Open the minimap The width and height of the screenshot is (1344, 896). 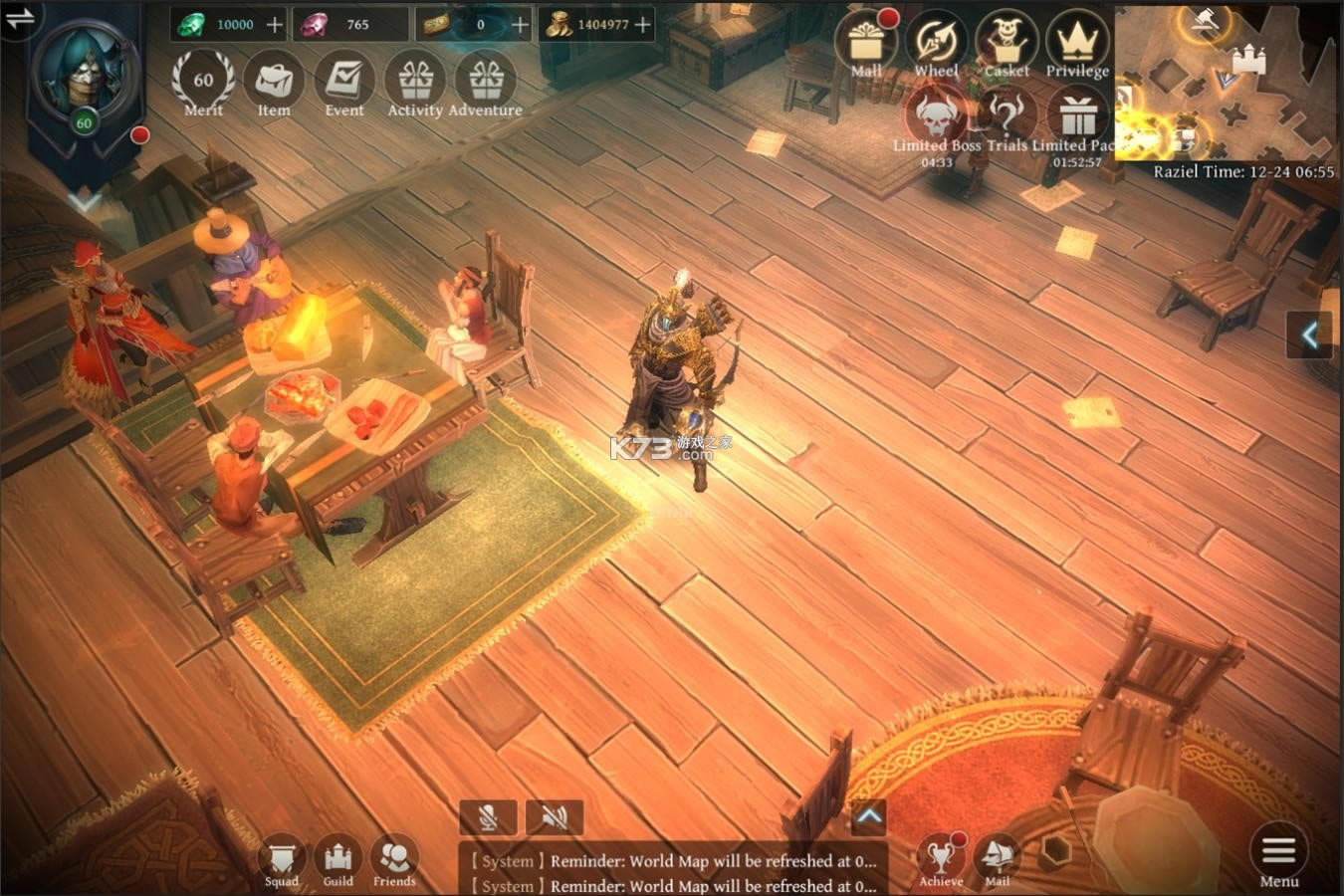1227,82
